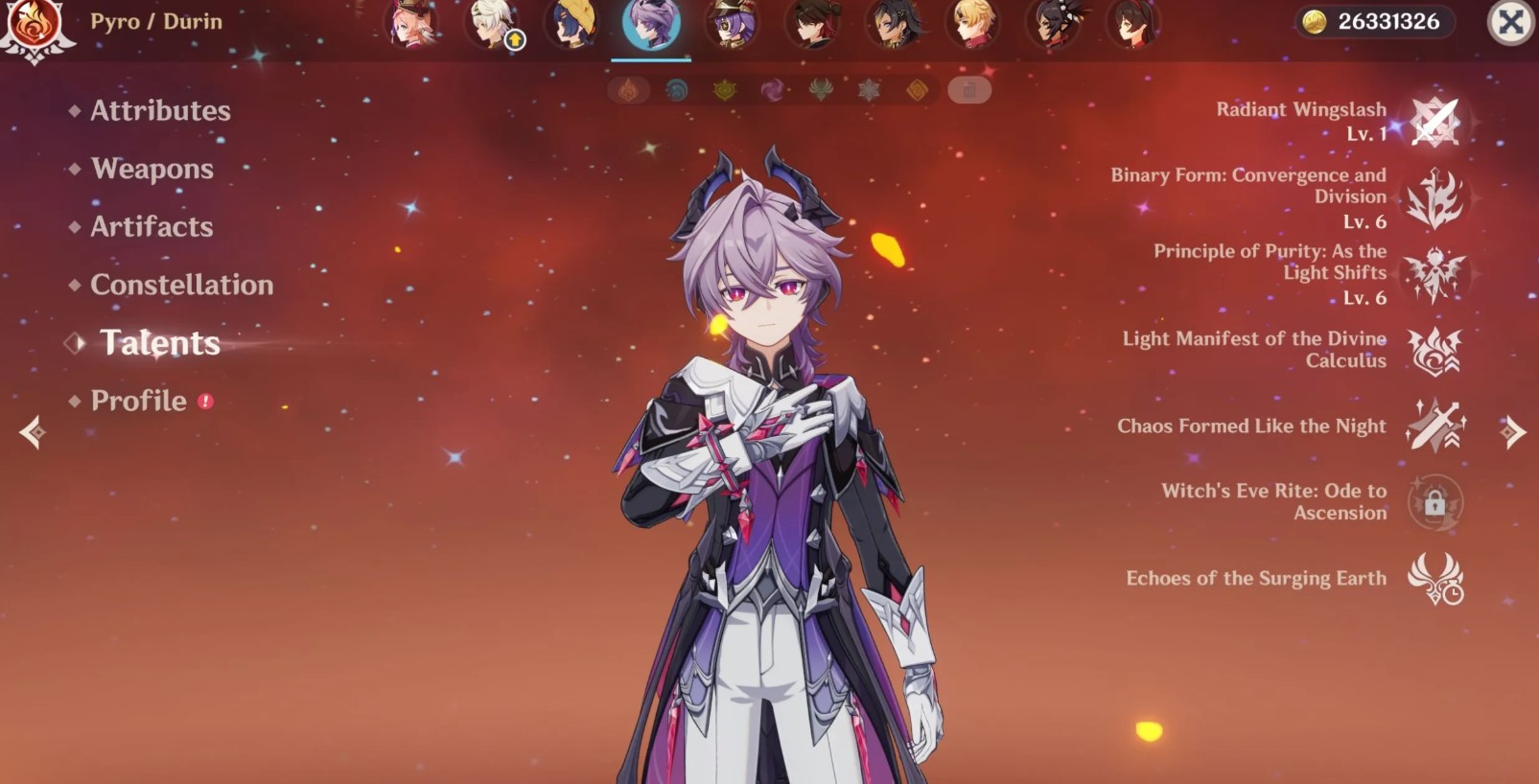The image size is (1539, 784).
Task: Open Echoes of the Surging Earth passive
Action: pos(1434,579)
